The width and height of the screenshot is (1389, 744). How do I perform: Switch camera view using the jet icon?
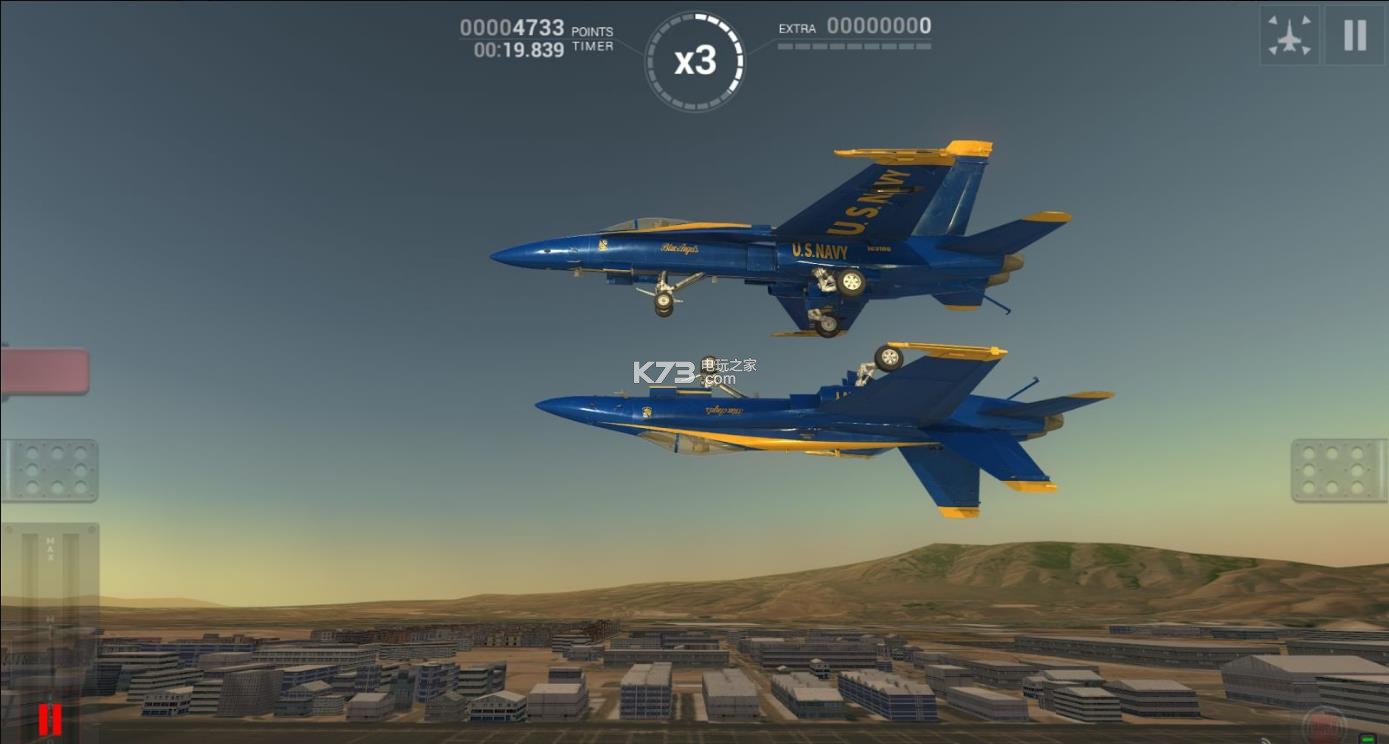point(1289,35)
